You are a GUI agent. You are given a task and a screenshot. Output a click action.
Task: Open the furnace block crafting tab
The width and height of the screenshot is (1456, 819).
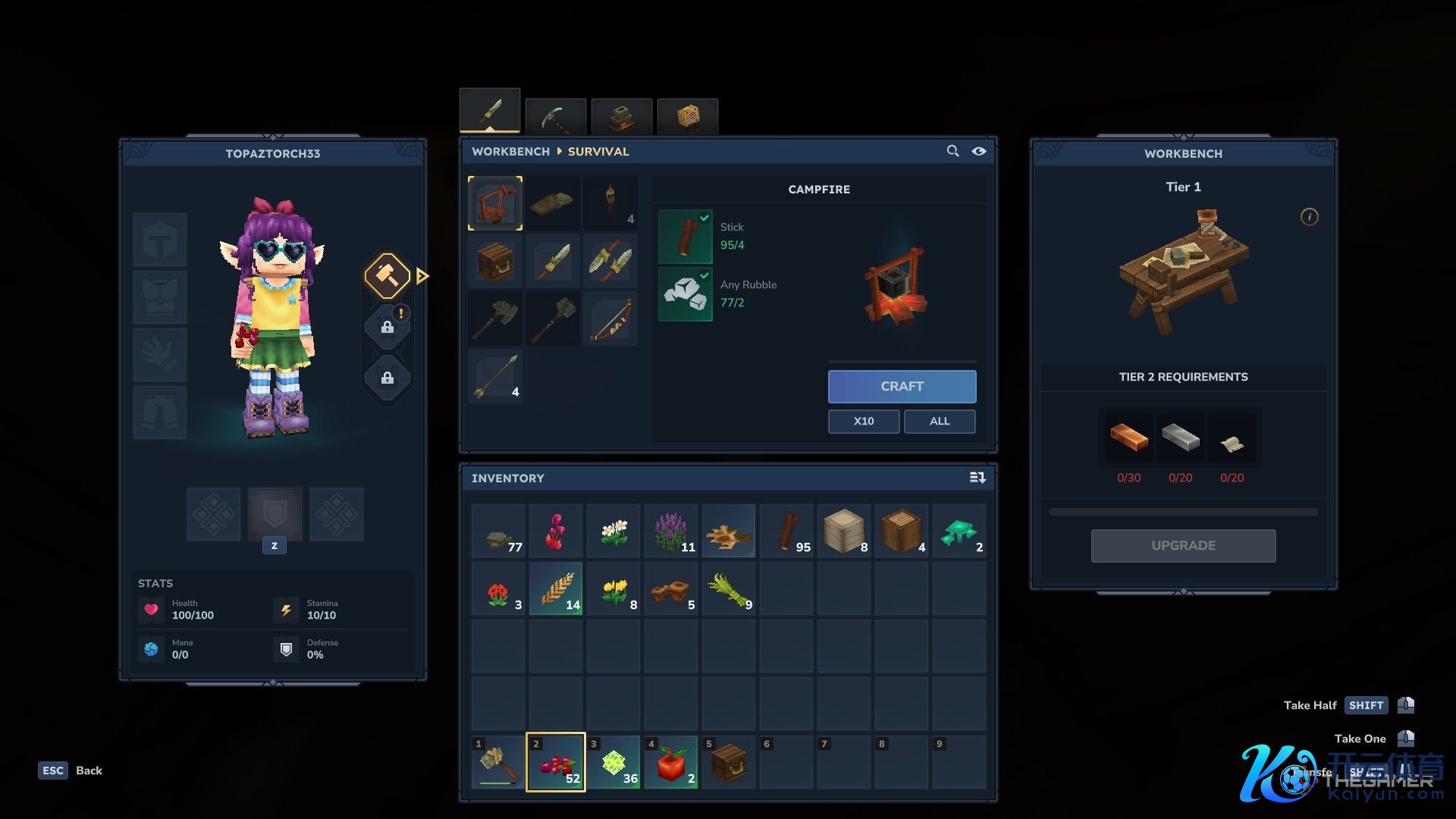pyautogui.click(x=622, y=117)
